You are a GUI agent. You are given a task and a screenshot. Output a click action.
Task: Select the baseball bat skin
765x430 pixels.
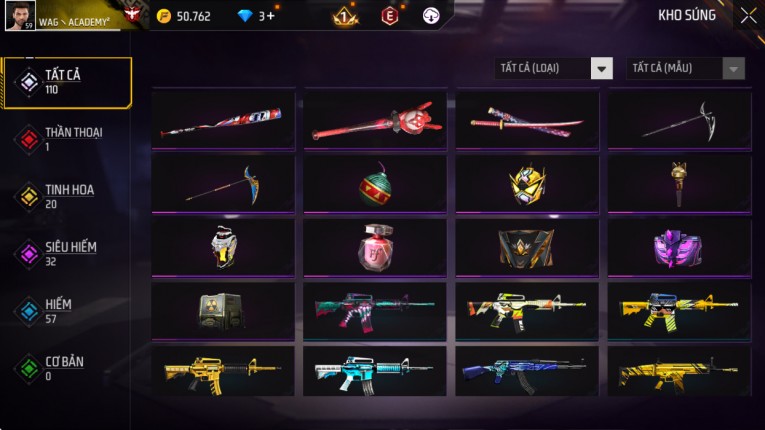(x=223, y=121)
